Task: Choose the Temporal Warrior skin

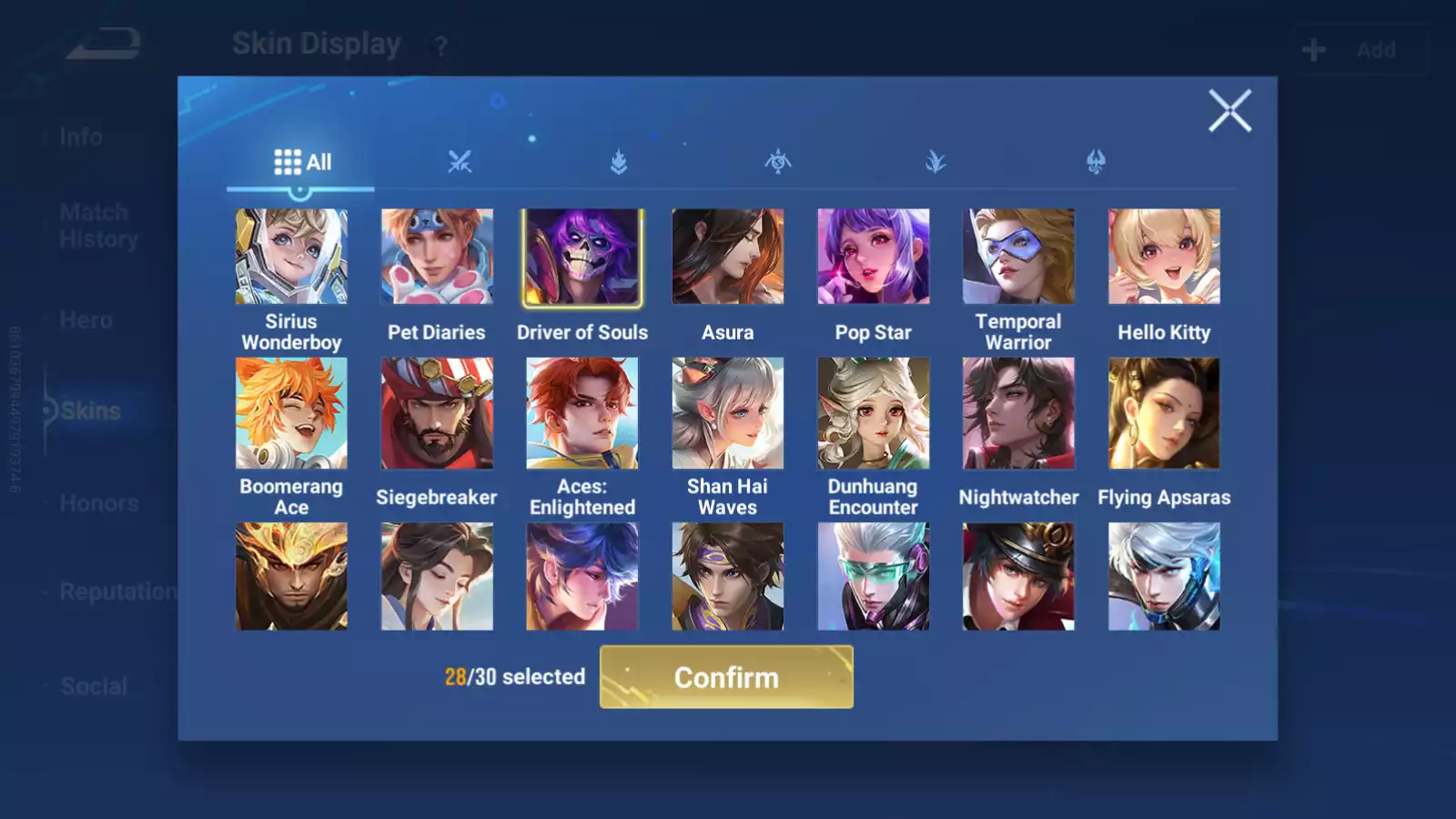Action: pyautogui.click(x=1018, y=258)
